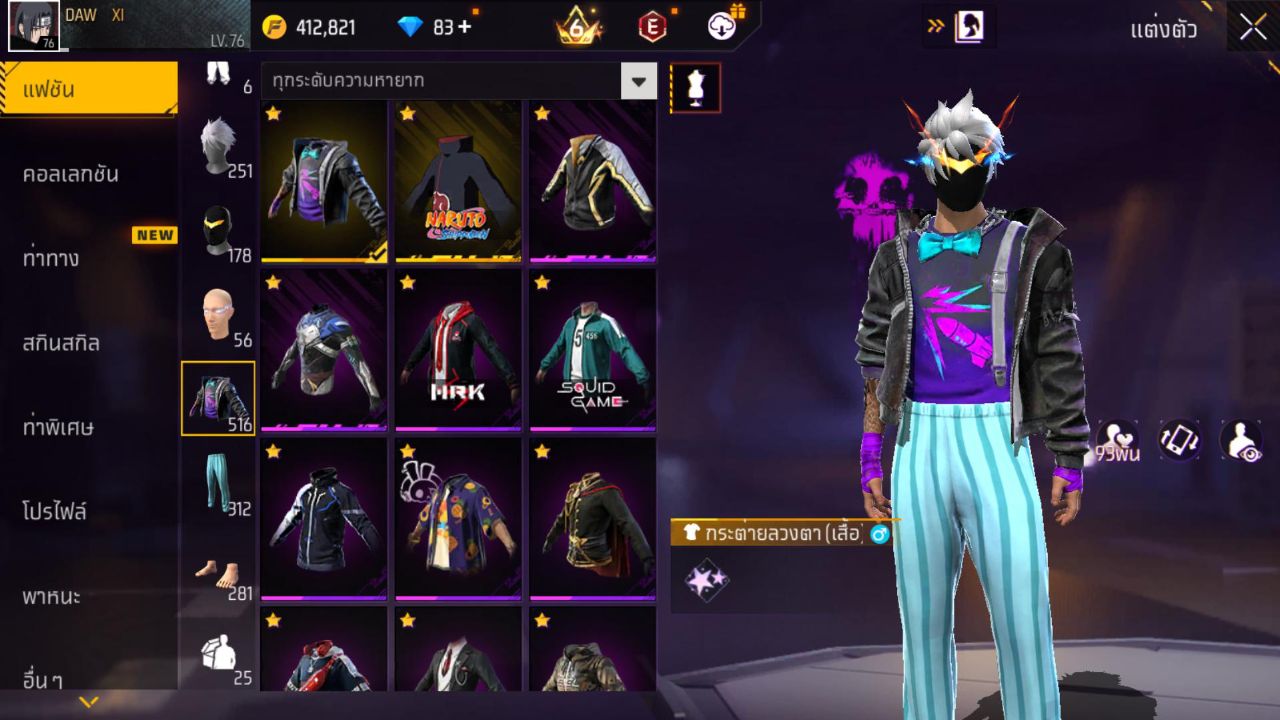Open the ท่าทาง tab with NEW badge
1280x720 pixels.
click(x=90, y=257)
